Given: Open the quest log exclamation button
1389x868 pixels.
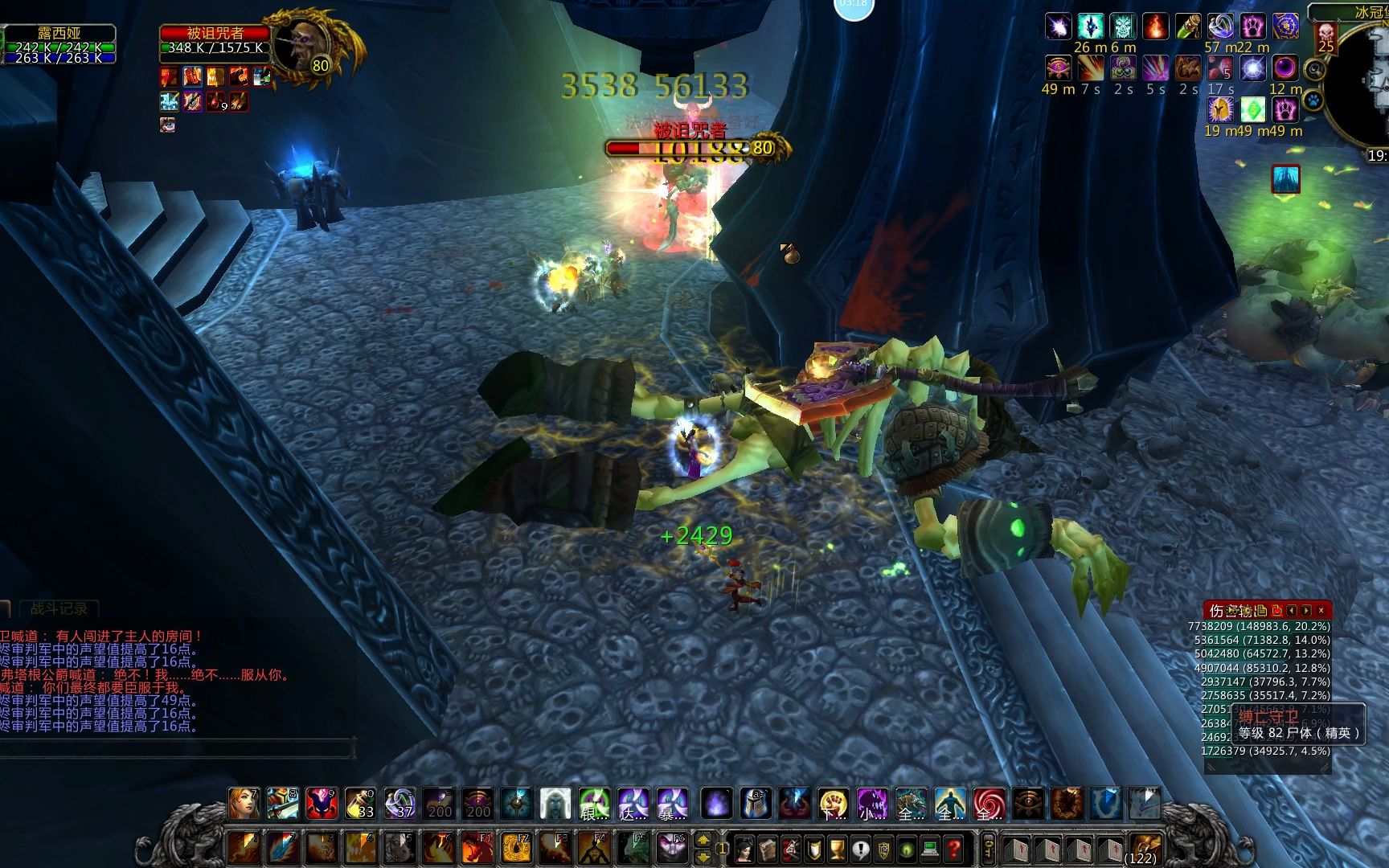Looking at the screenshot, I should click(861, 849).
